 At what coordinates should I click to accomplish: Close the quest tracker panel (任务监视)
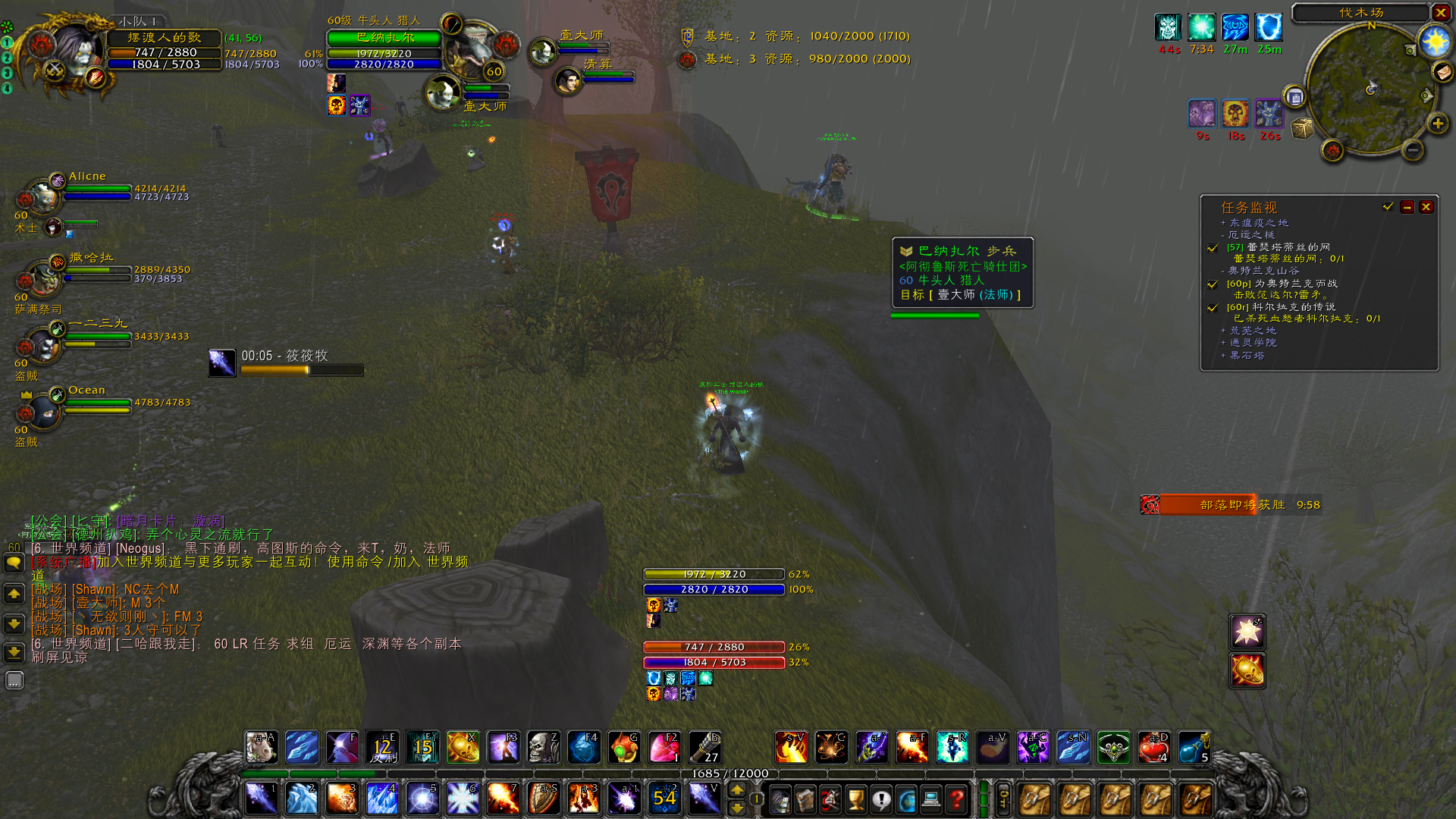point(1426,207)
